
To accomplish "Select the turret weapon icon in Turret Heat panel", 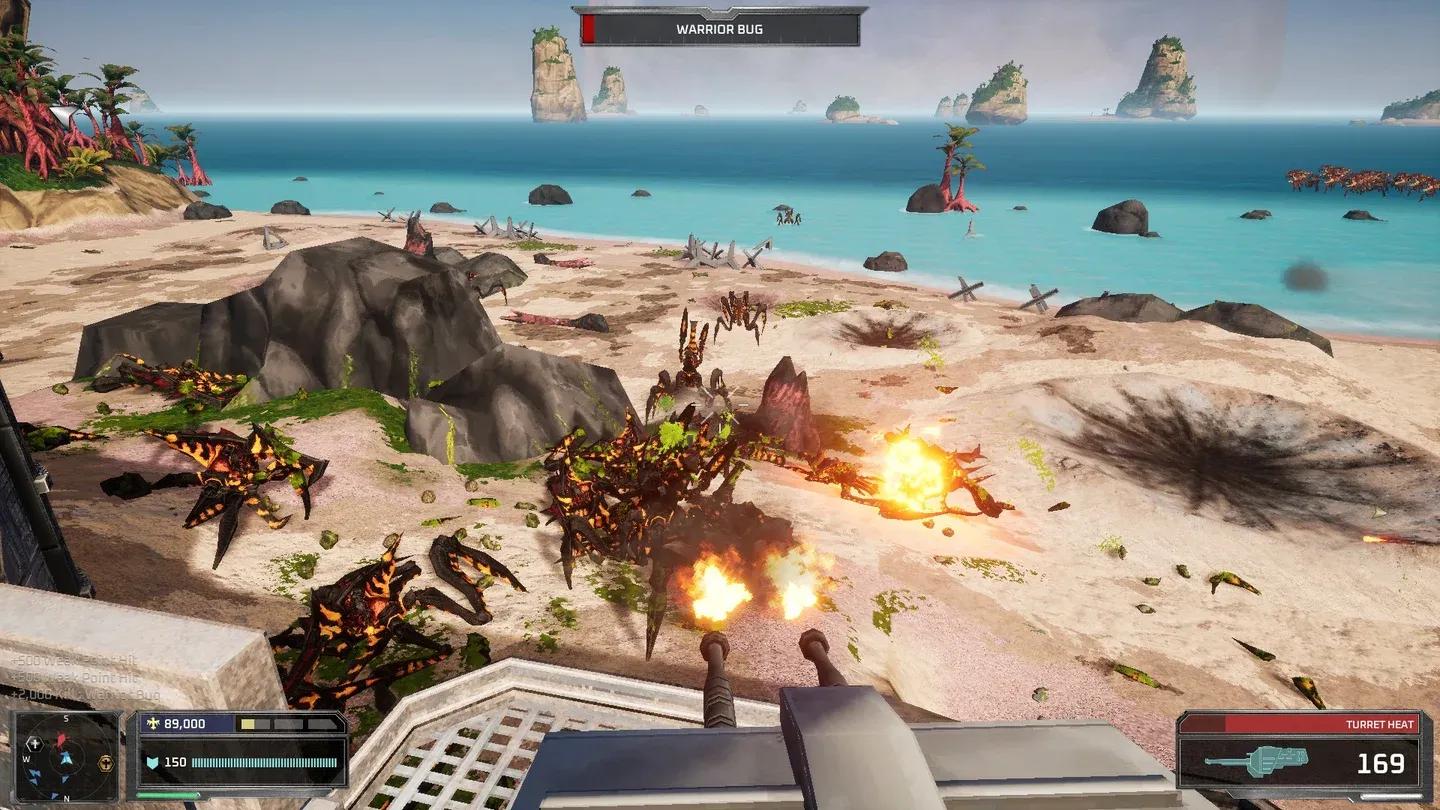I will tap(1258, 761).
